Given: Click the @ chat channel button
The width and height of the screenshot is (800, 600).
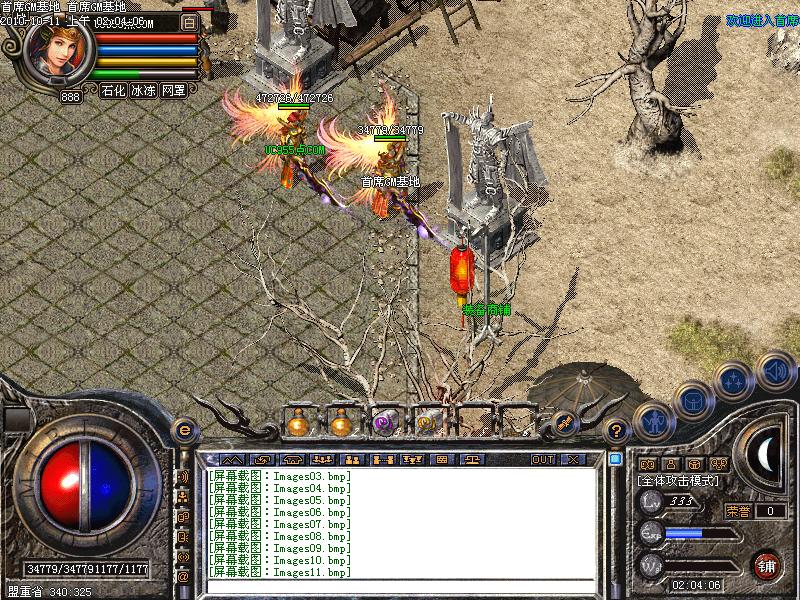Looking at the screenshot, I should (183, 576).
